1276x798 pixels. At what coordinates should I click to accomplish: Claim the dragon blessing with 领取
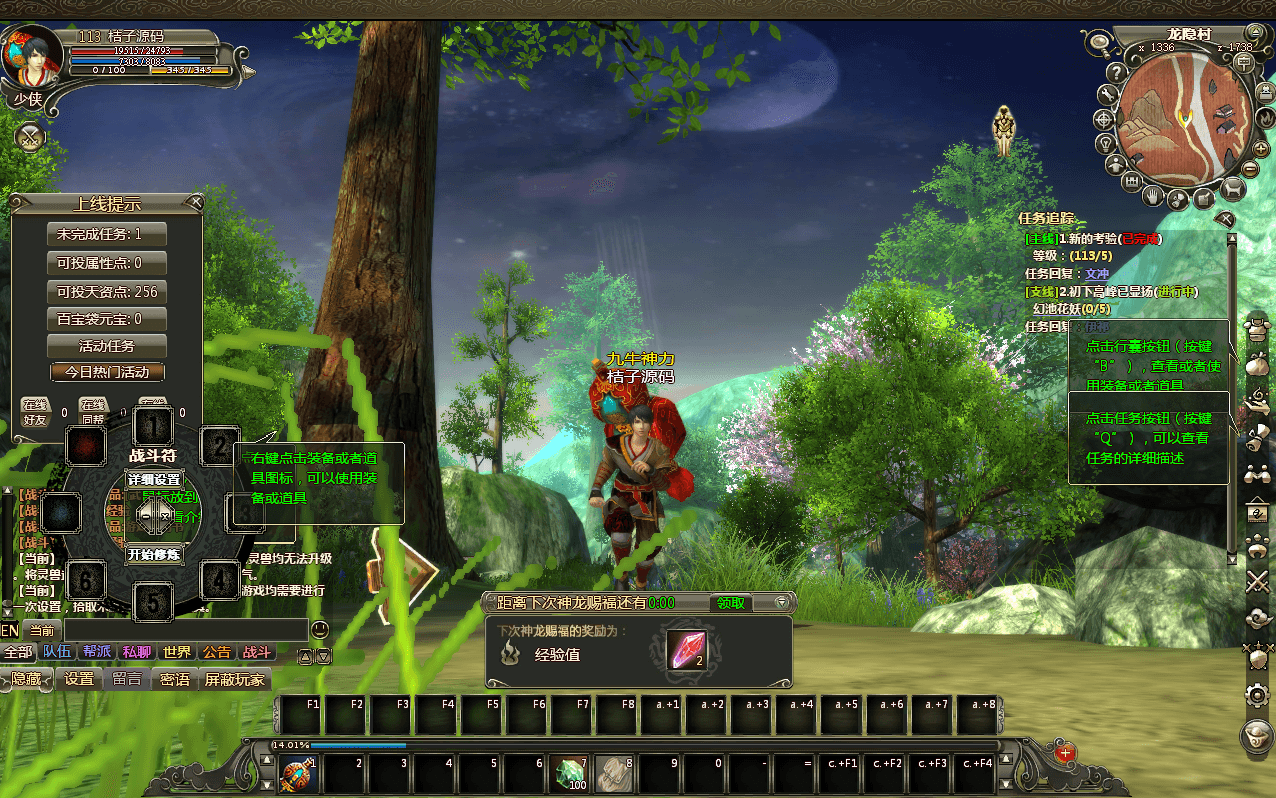coord(730,603)
